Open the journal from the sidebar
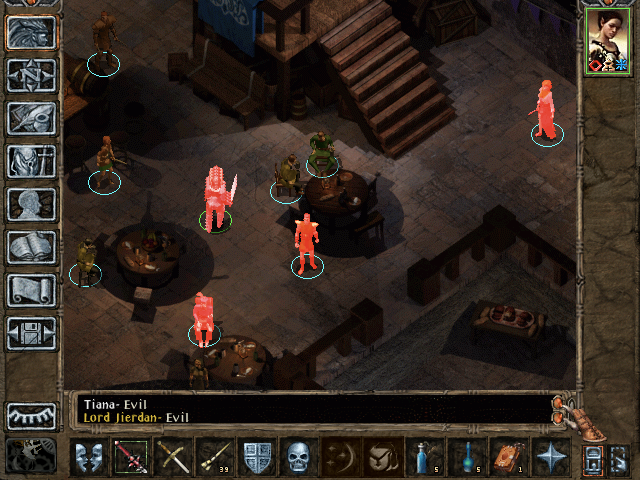This screenshot has width=640, height=480. tap(32, 118)
